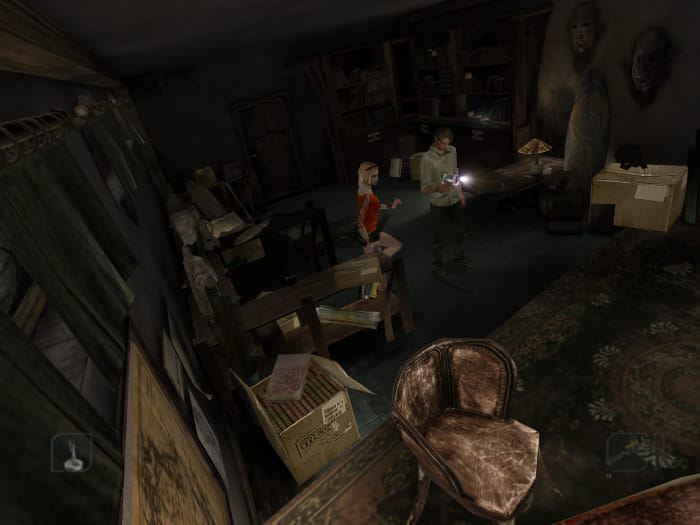Click the joystick icon in the HUD

click(71, 452)
